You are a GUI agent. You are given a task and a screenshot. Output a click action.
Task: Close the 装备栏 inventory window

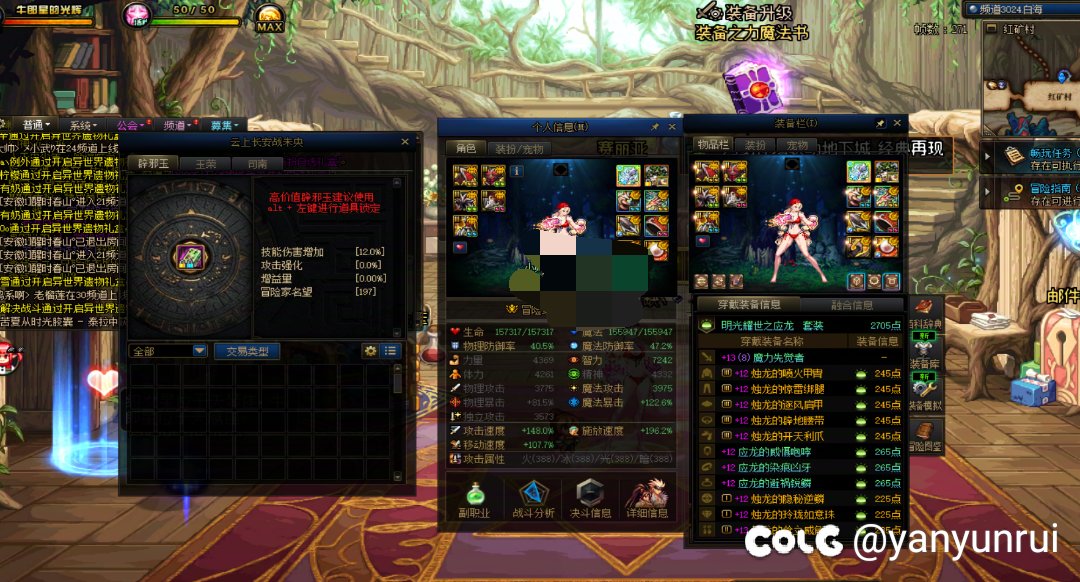tap(897, 123)
